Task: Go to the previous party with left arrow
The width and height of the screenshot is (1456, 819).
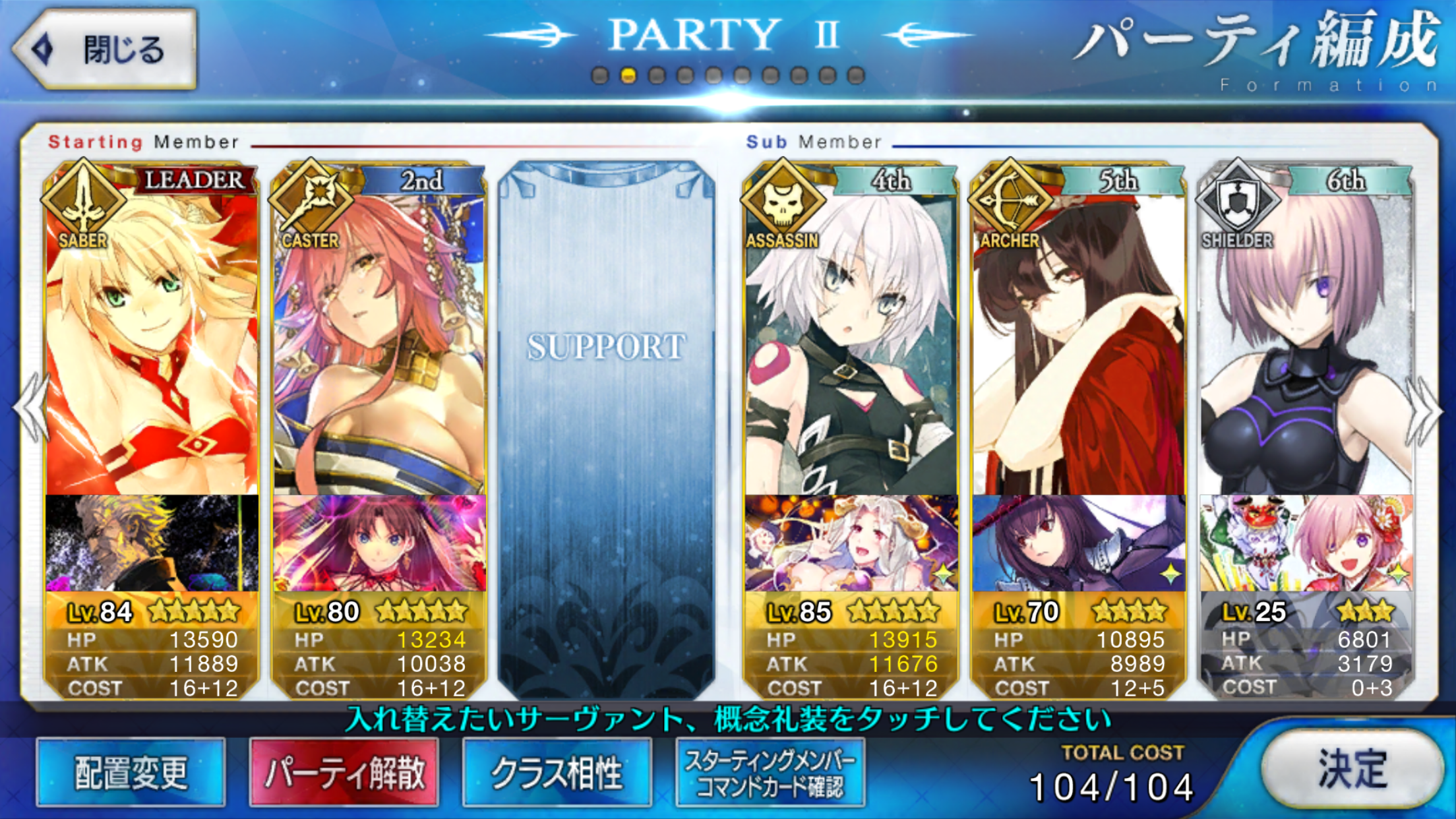Action: (30, 409)
